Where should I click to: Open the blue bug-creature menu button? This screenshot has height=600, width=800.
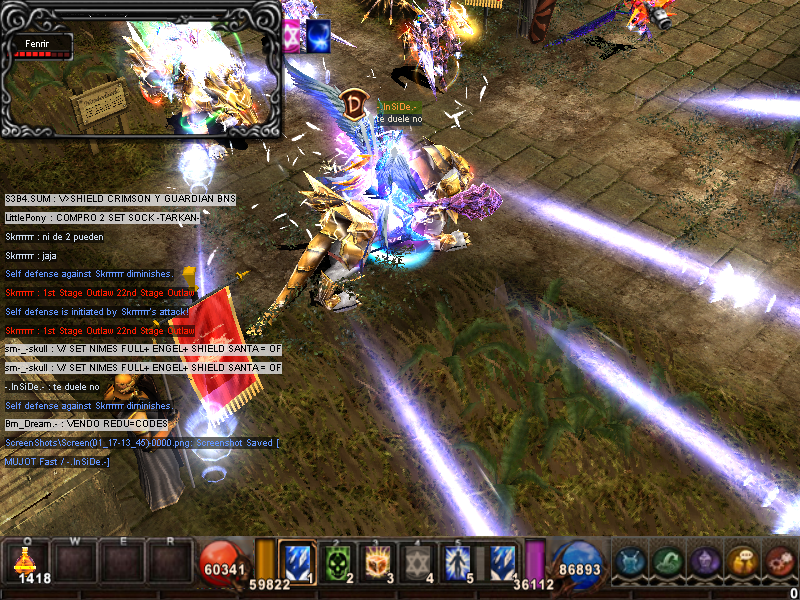click(x=629, y=562)
